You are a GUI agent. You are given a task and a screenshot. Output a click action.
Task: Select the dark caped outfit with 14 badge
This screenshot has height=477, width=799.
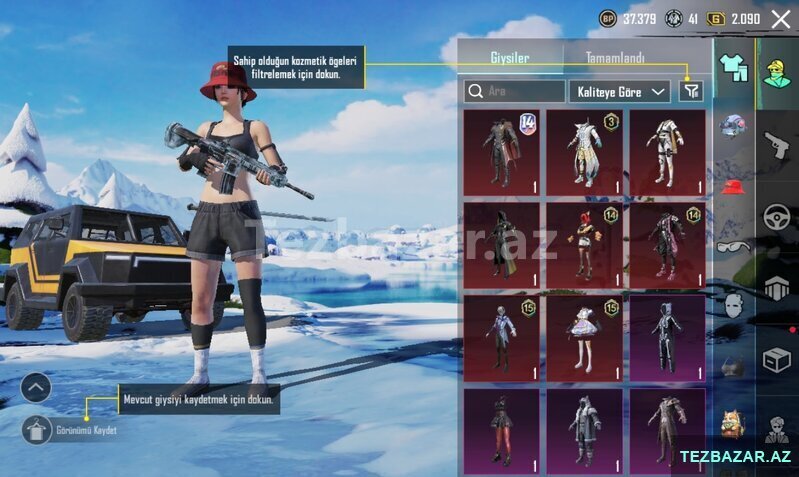(501, 153)
